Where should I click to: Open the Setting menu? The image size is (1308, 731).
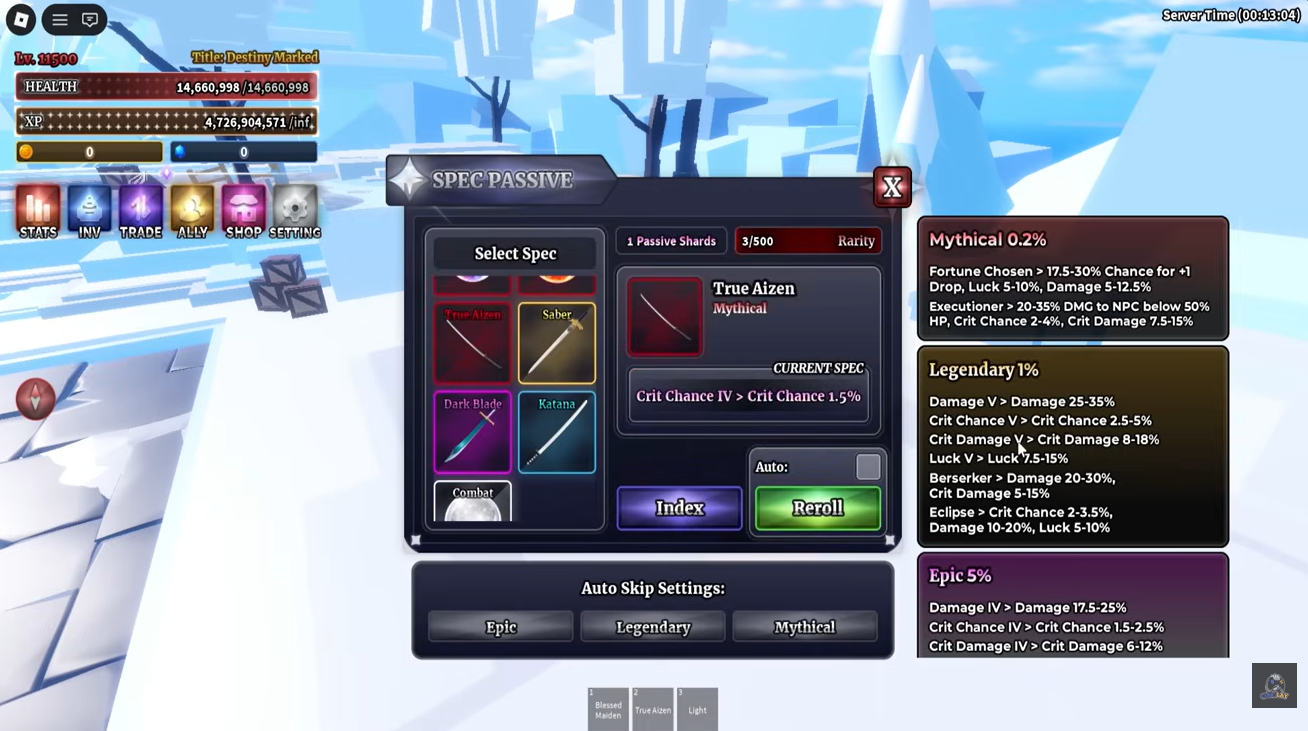tap(295, 212)
